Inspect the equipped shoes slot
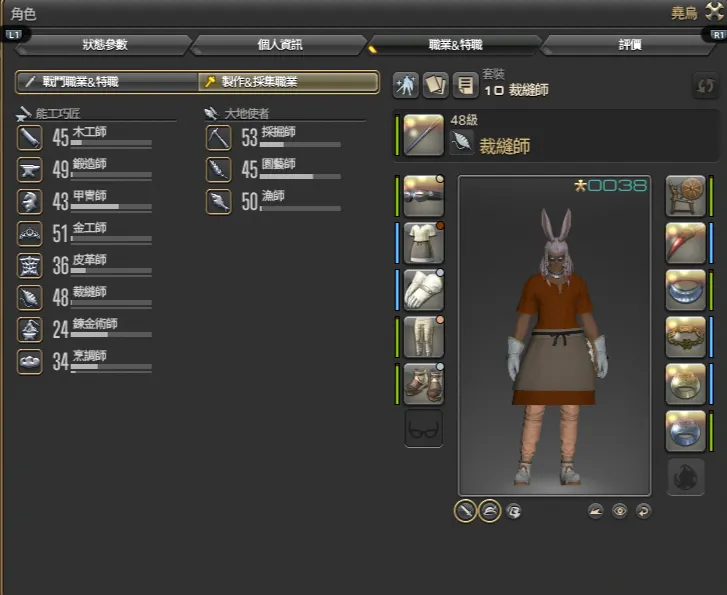 pos(423,382)
